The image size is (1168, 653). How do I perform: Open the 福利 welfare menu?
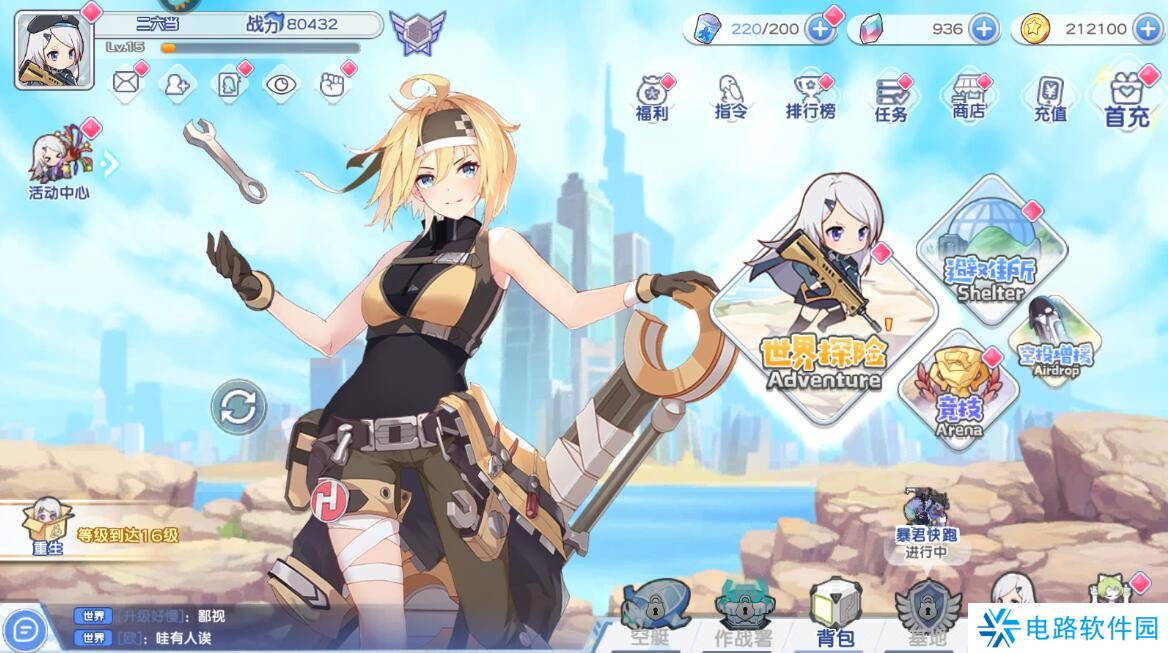coord(652,97)
